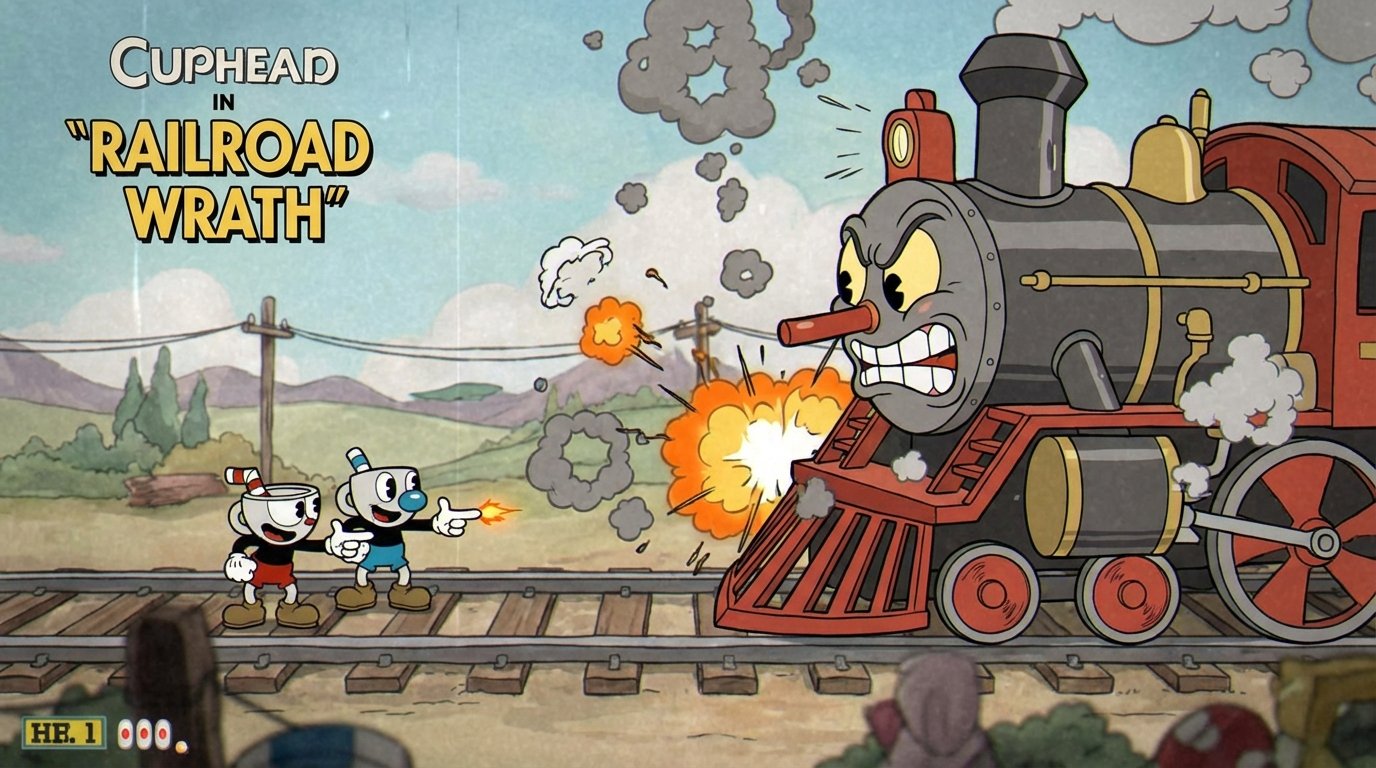The width and height of the screenshot is (1376, 768).
Task: Click the HP. 1 health indicator
Action: (x=62, y=732)
